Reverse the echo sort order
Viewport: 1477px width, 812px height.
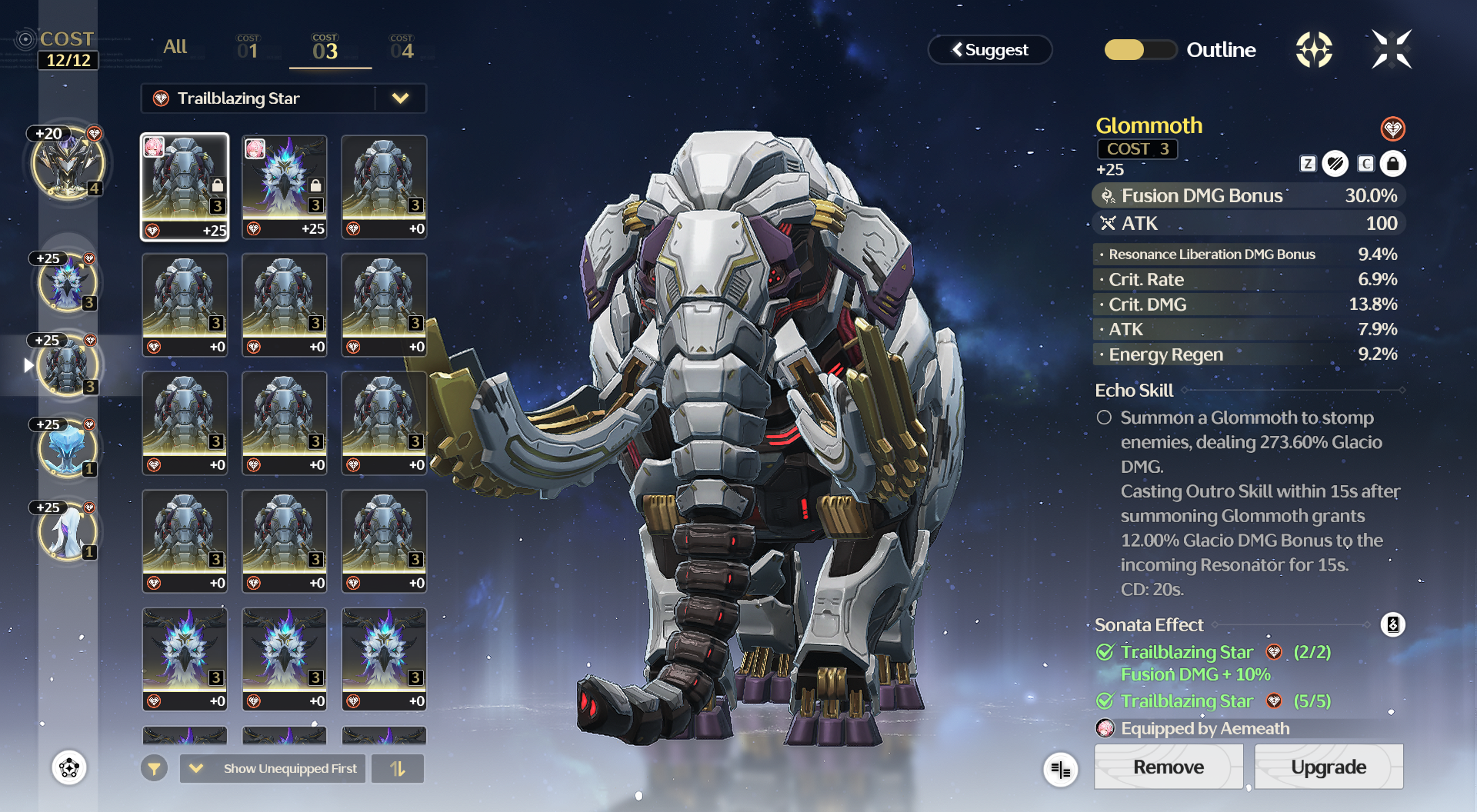tap(398, 768)
